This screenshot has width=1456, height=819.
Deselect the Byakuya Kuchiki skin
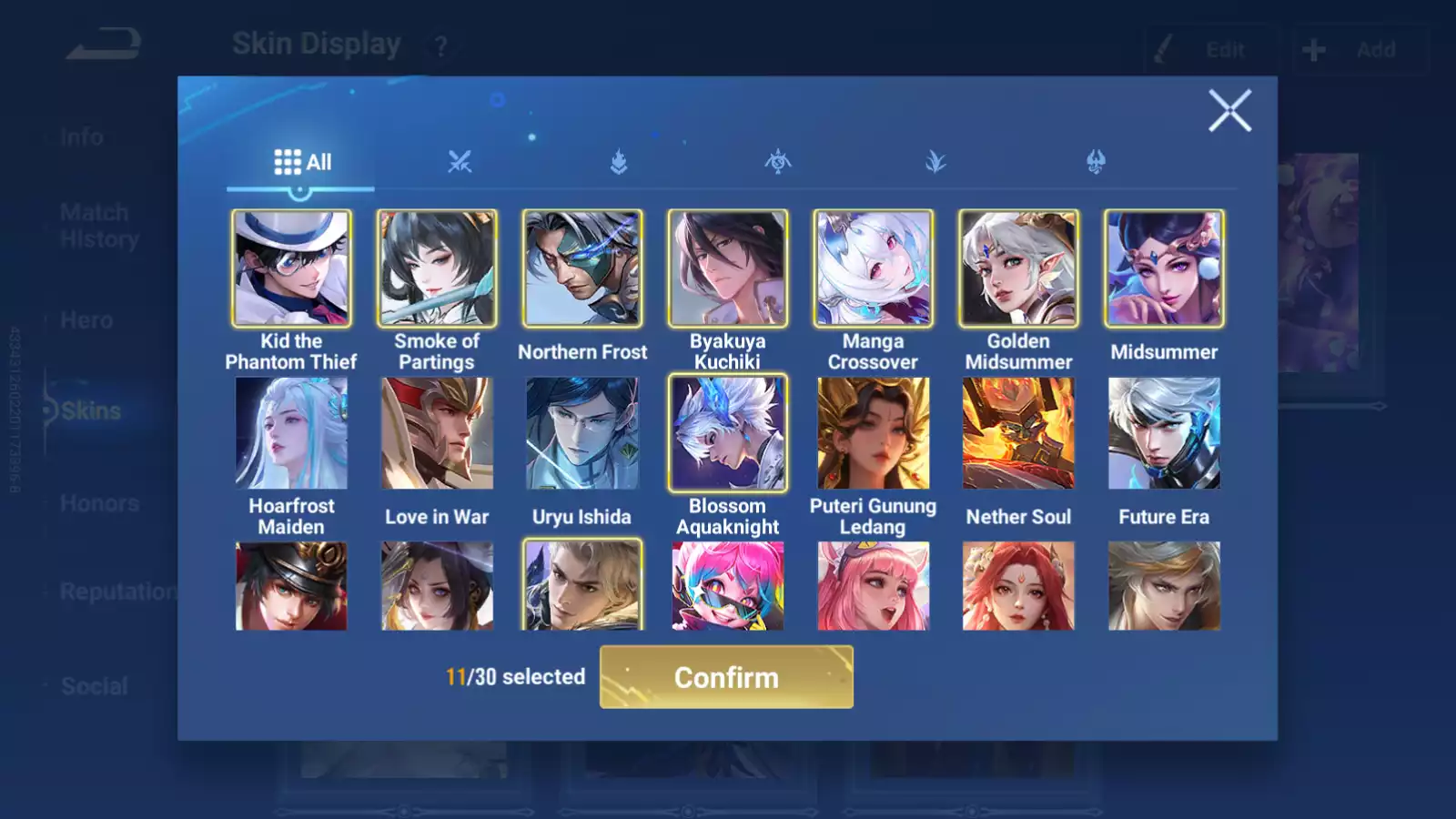728,267
